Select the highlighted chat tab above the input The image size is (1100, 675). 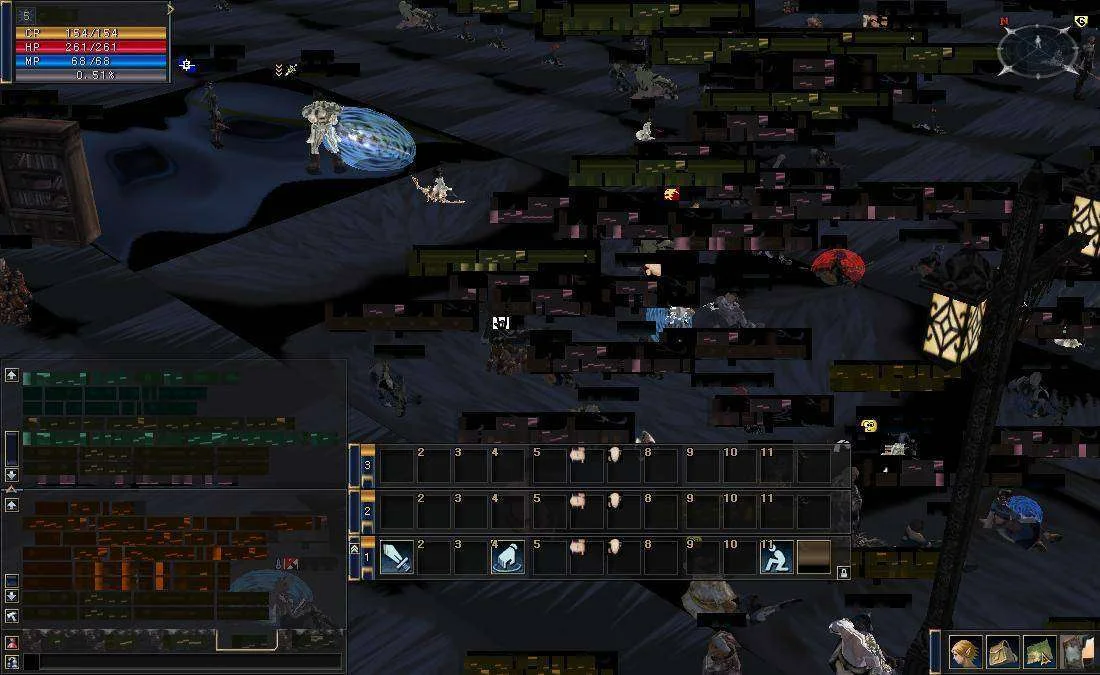[245, 640]
